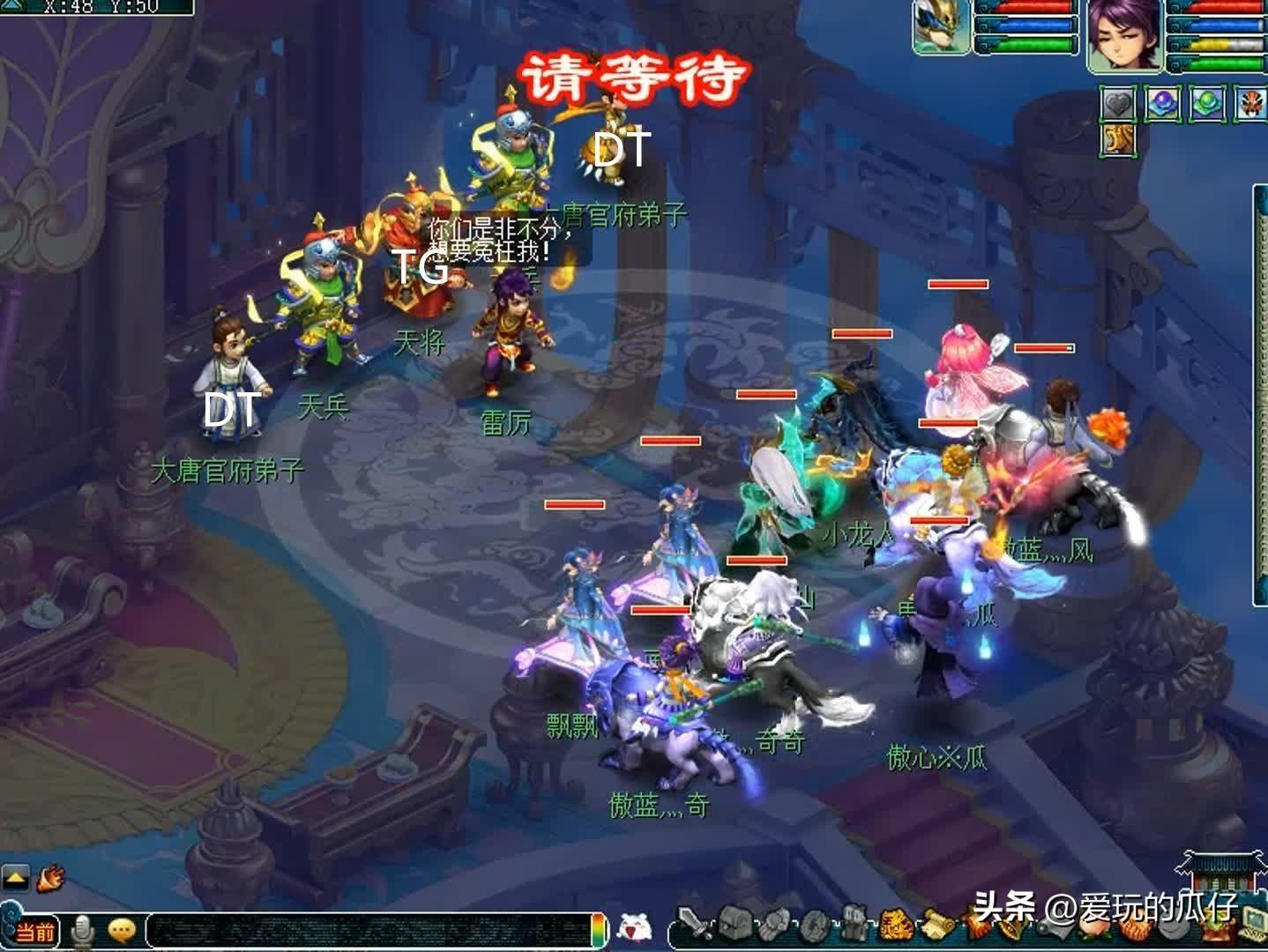
Task: Select the purple orb buff icon
Action: pyautogui.click(x=1163, y=104)
